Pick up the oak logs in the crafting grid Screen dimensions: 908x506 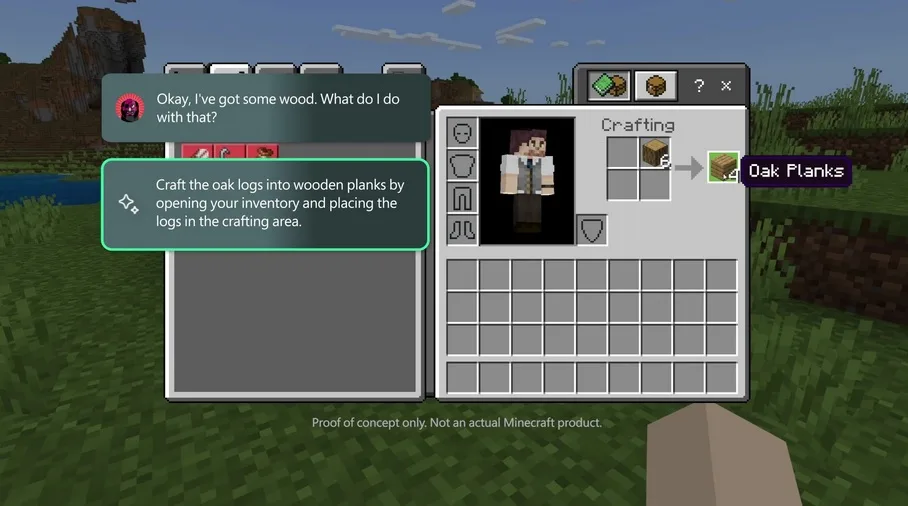(655, 153)
